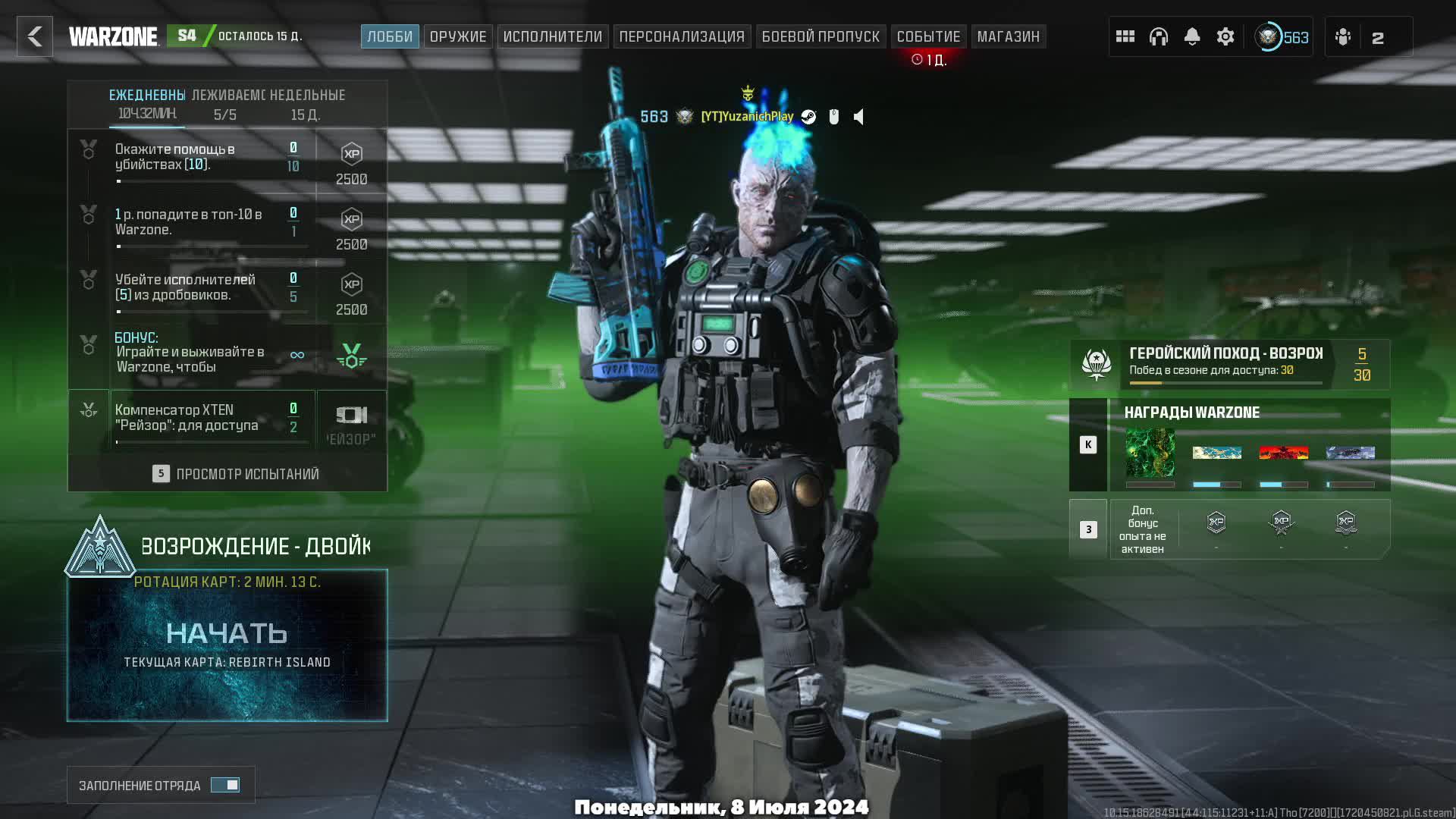Image resolution: width=1456 pixels, height=819 pixels.
Task: Select the ИСПОЛНИТЕЛИ tab
Action: pos(552,36)
